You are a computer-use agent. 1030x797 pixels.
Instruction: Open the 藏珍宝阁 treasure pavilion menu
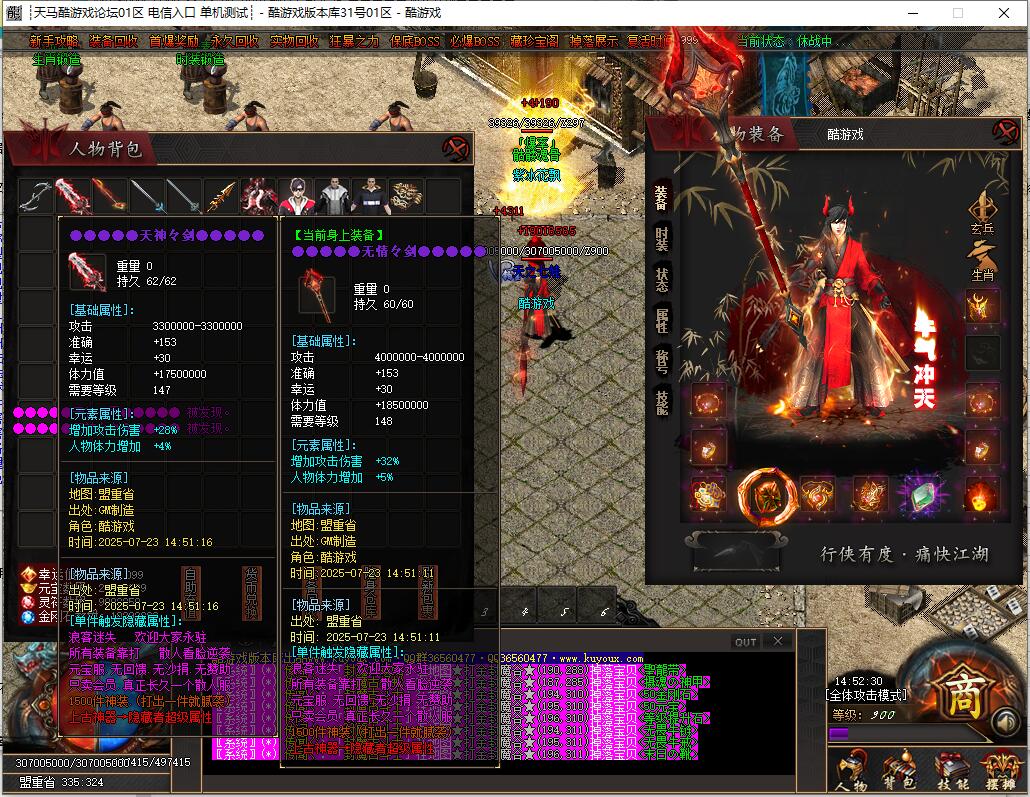[x=534, y=42]
